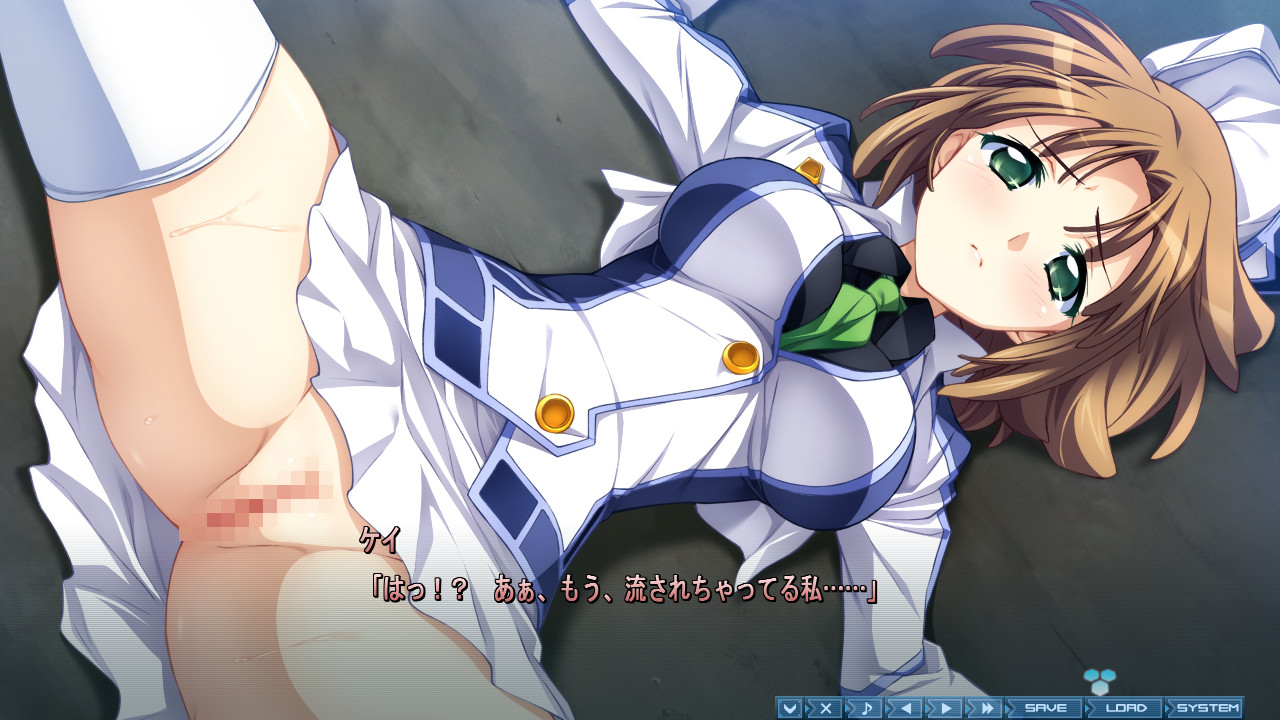
Task: Click the chevron preceding the LOAD button
Action: click(1089, 707)
